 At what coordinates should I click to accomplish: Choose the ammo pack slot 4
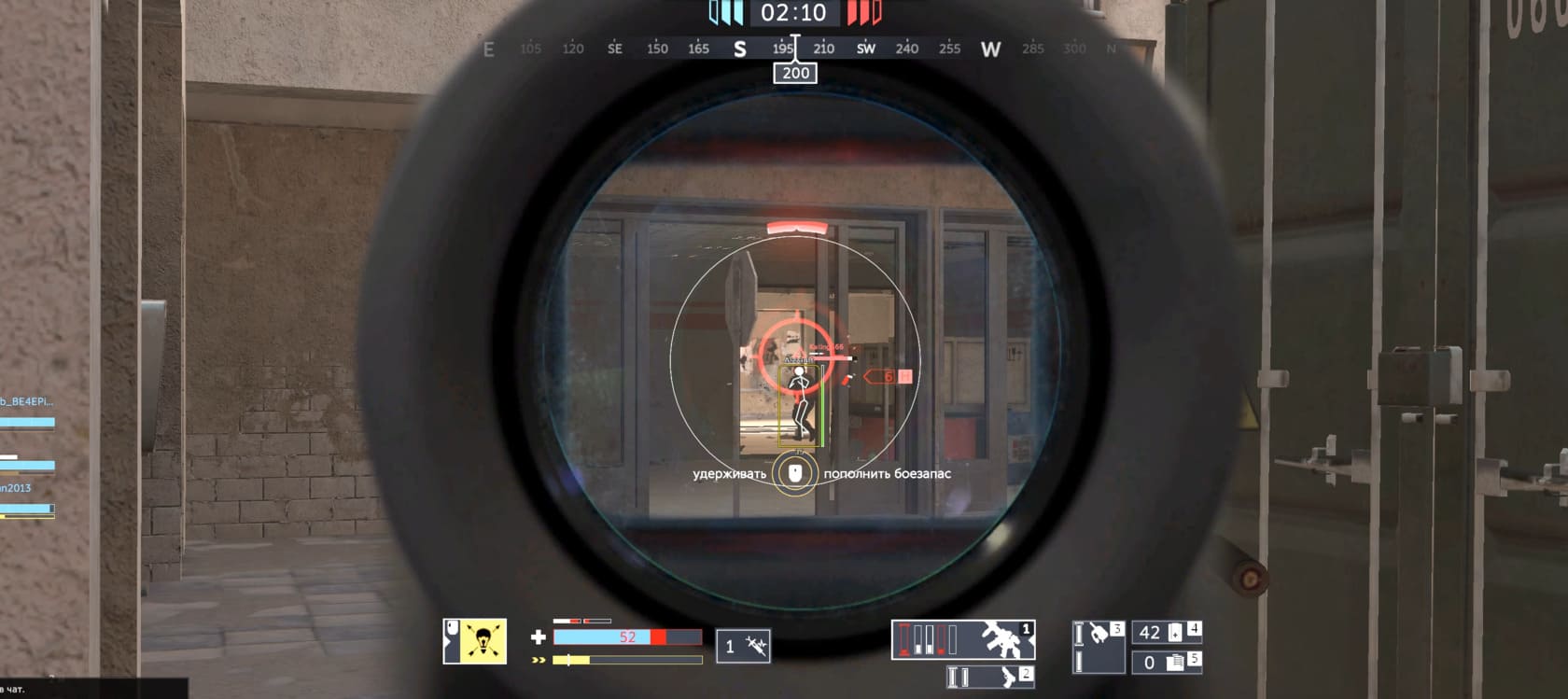1166,632
